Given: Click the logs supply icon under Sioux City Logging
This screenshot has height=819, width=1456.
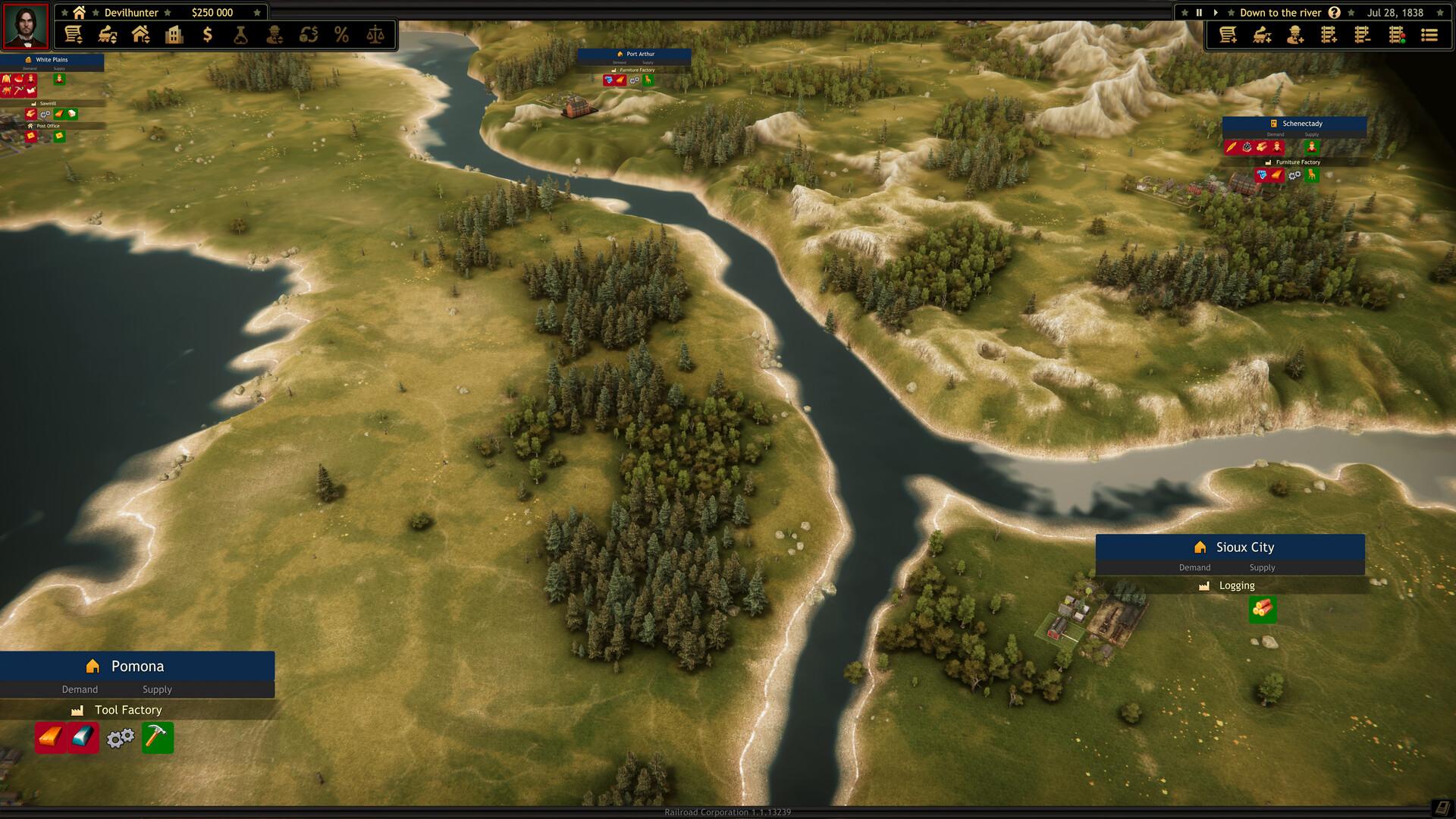Looking at the screenshot, I should click(1261, 610).
